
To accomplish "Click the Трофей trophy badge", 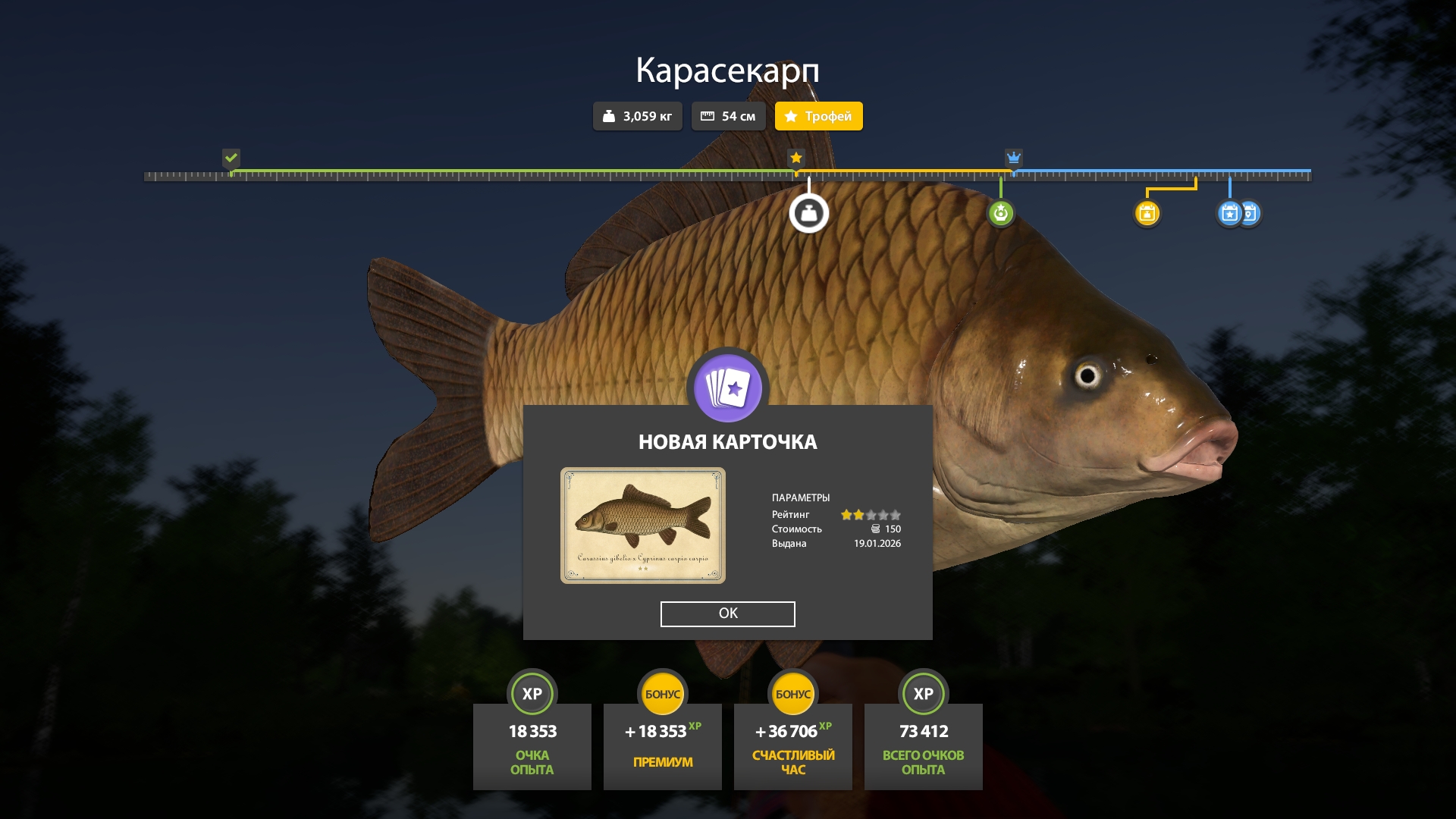I will (x=818, y=116).
